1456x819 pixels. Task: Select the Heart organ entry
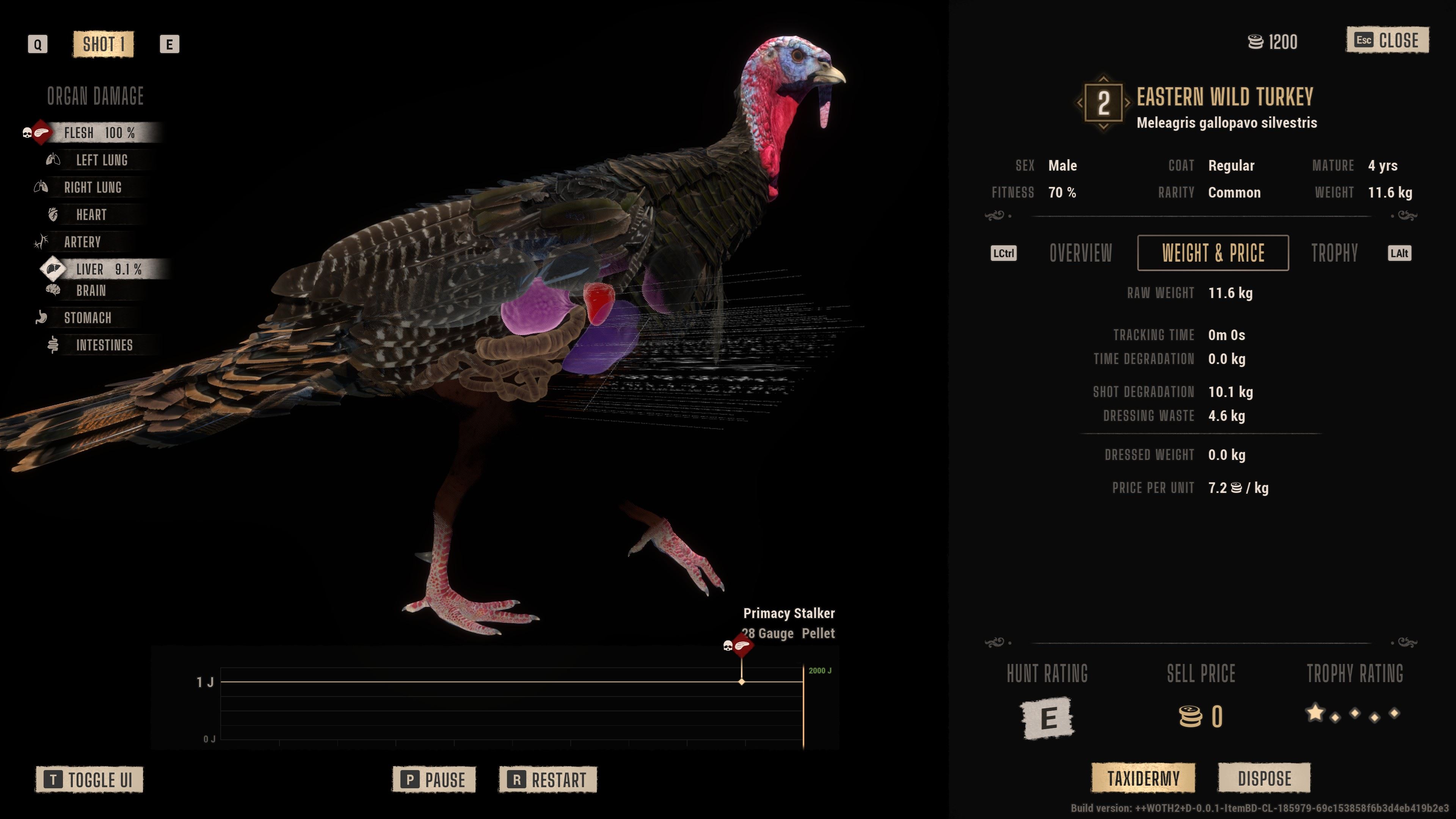click(x=91, y=215)
